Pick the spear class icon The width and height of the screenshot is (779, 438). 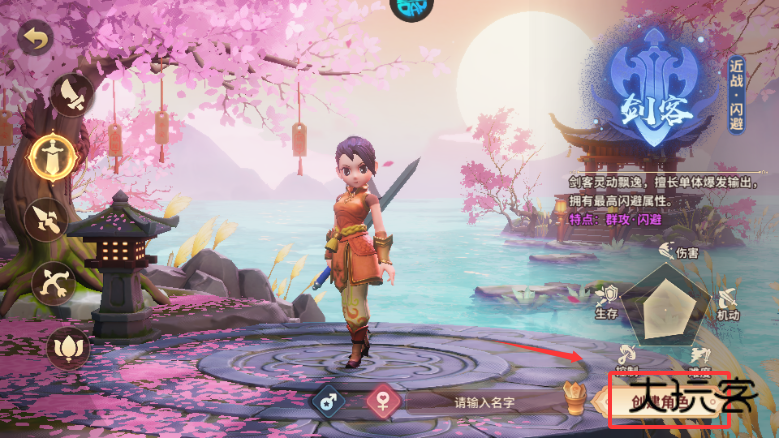point(47,217)
